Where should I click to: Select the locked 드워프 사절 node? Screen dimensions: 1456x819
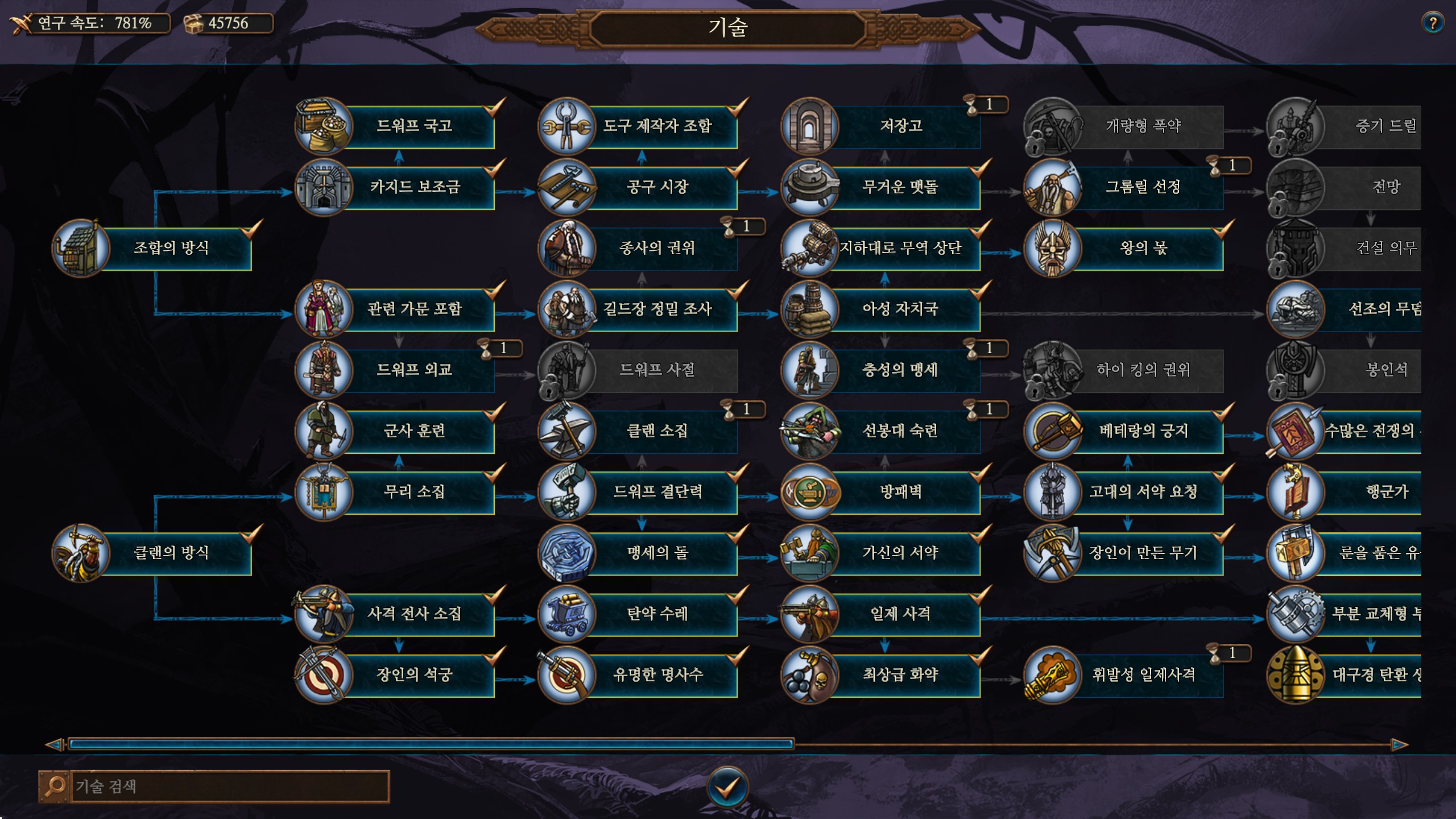(657, 370)
